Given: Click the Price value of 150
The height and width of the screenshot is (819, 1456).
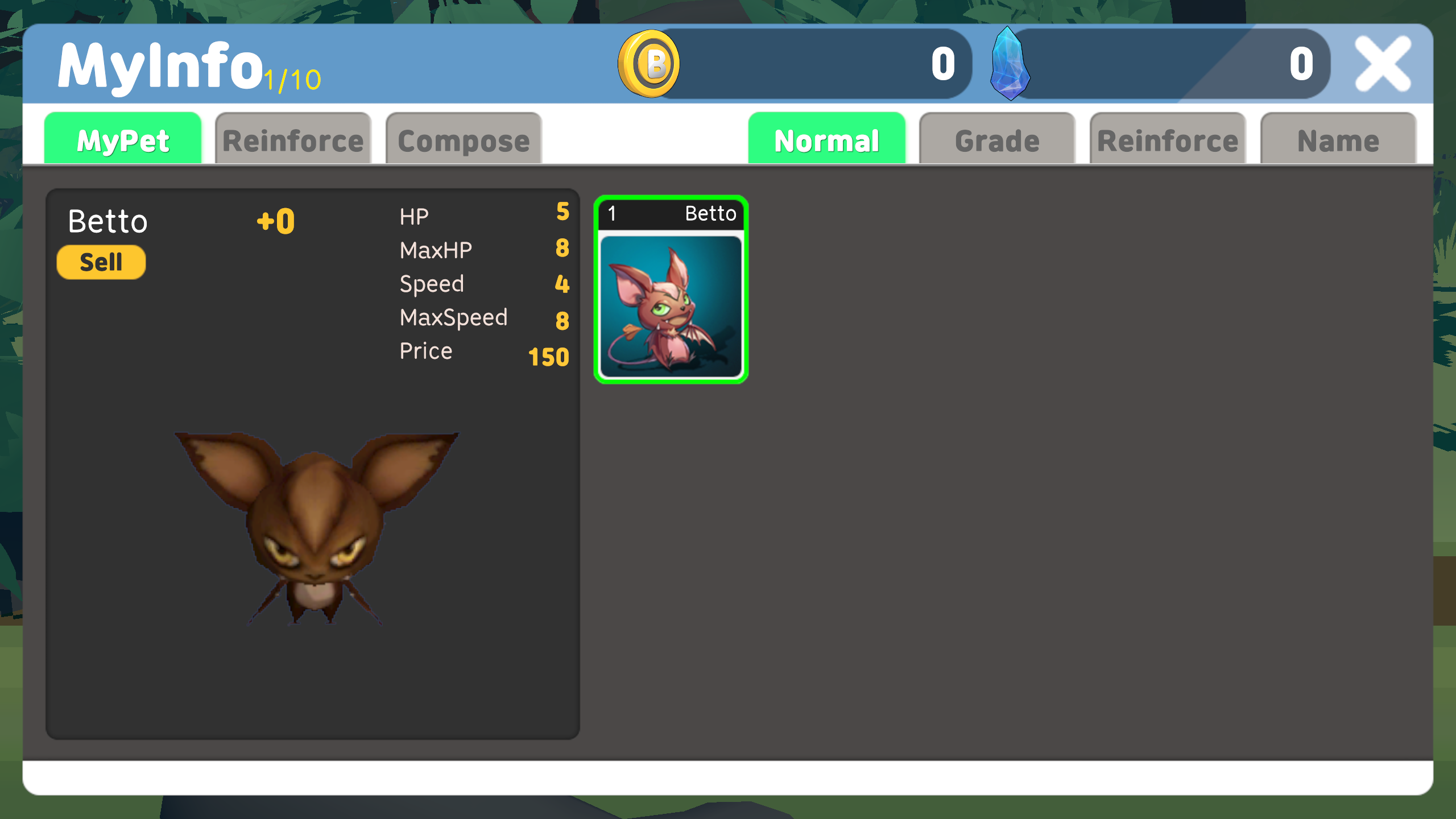Looking at the screenshot, I should [548, 357].
